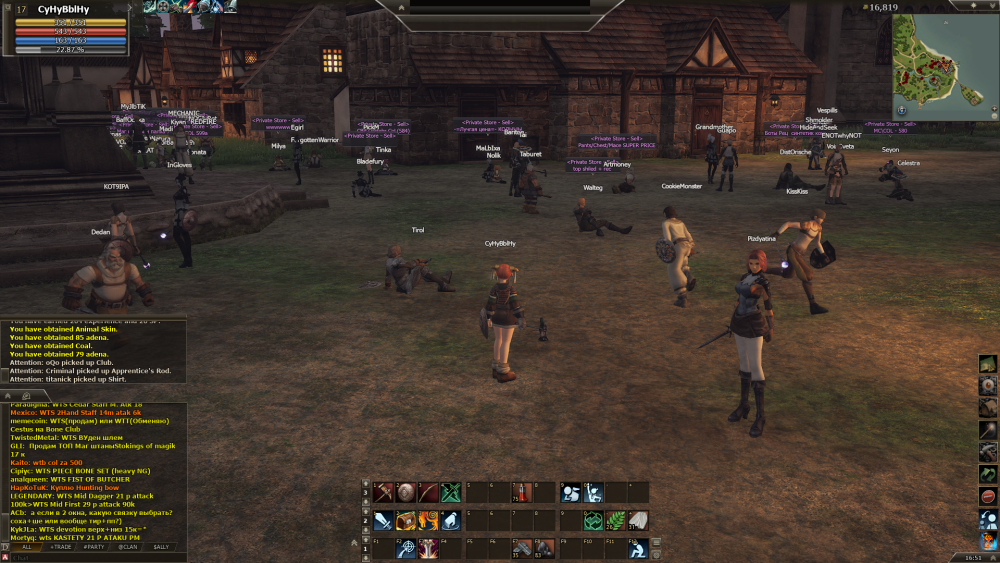The width and height of the screenshot is (1000, 563).
Task: Select the @CLAN chat tab
Action: (x=128, y=547)
